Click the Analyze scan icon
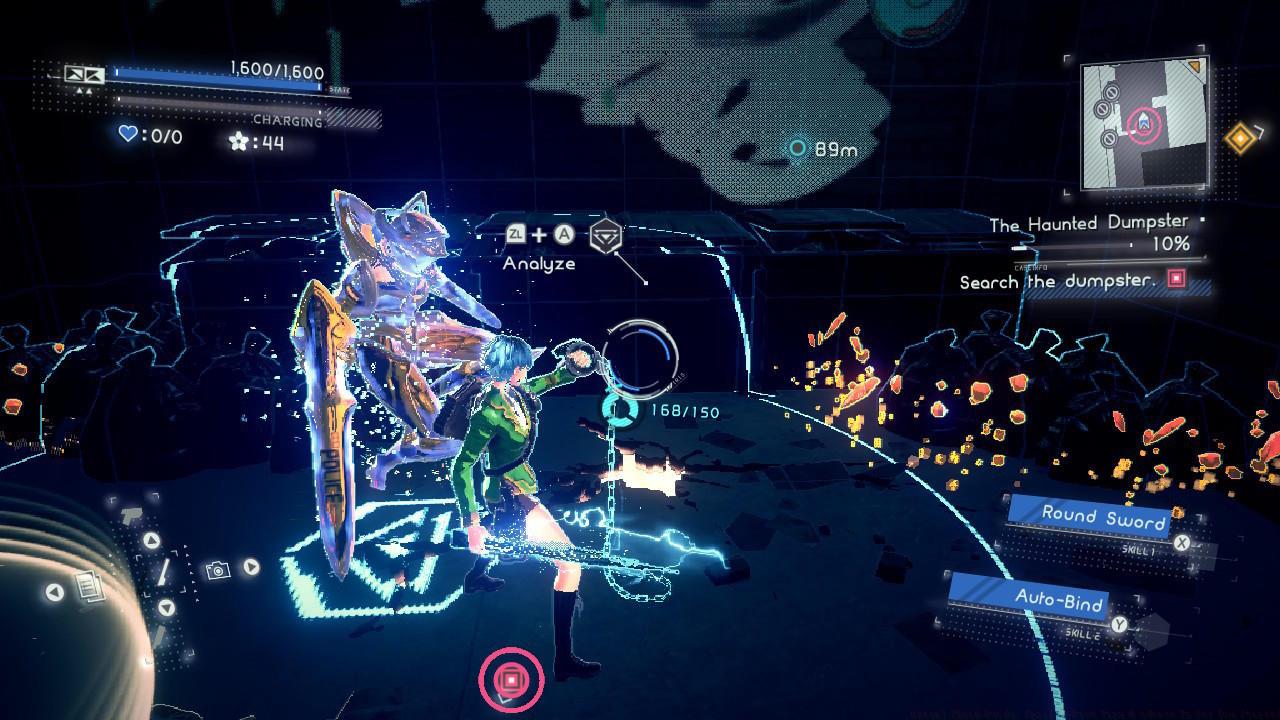1280x720 pixels. 604,237
